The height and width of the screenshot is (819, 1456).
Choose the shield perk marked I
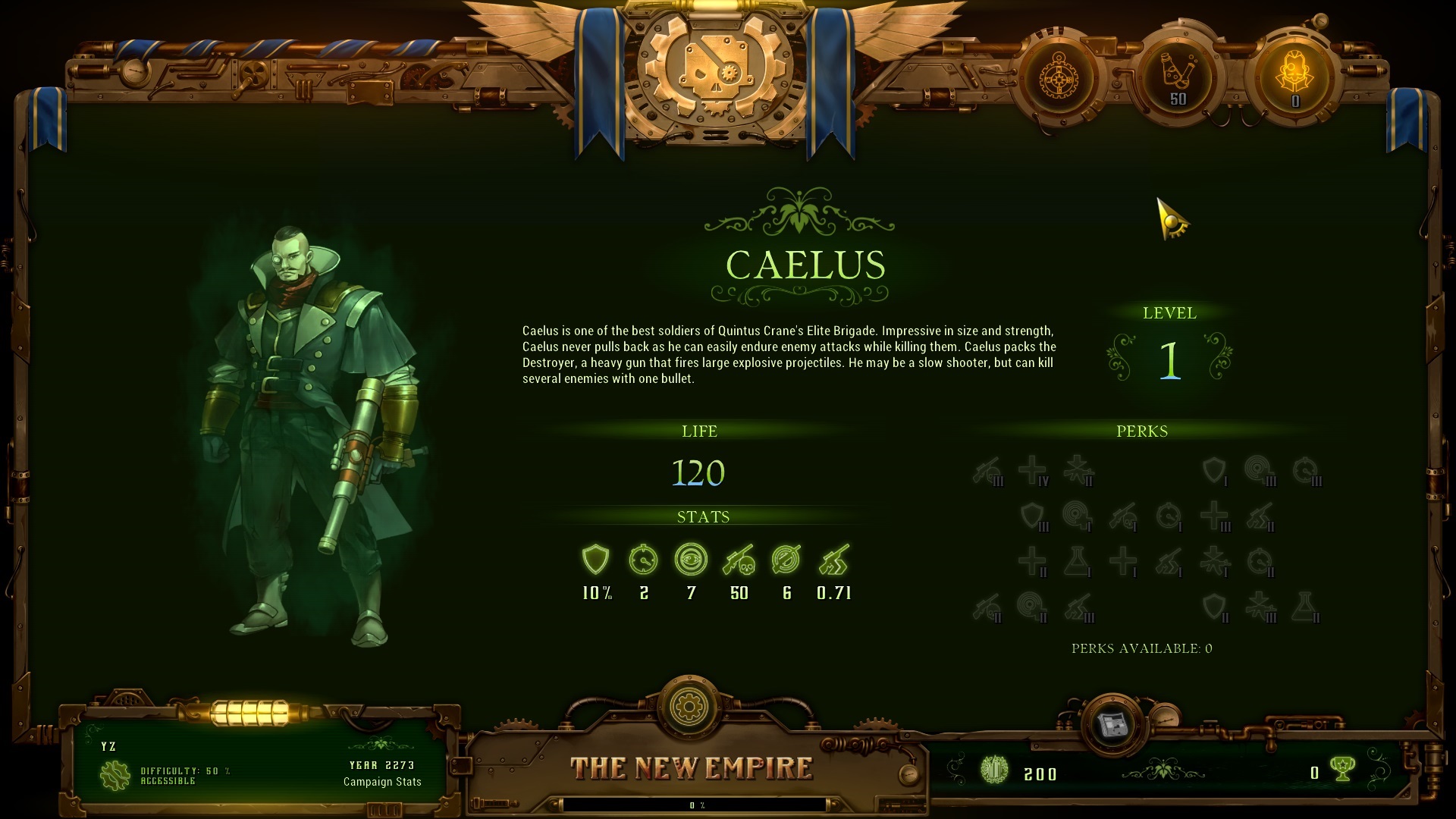[1215, 471]
